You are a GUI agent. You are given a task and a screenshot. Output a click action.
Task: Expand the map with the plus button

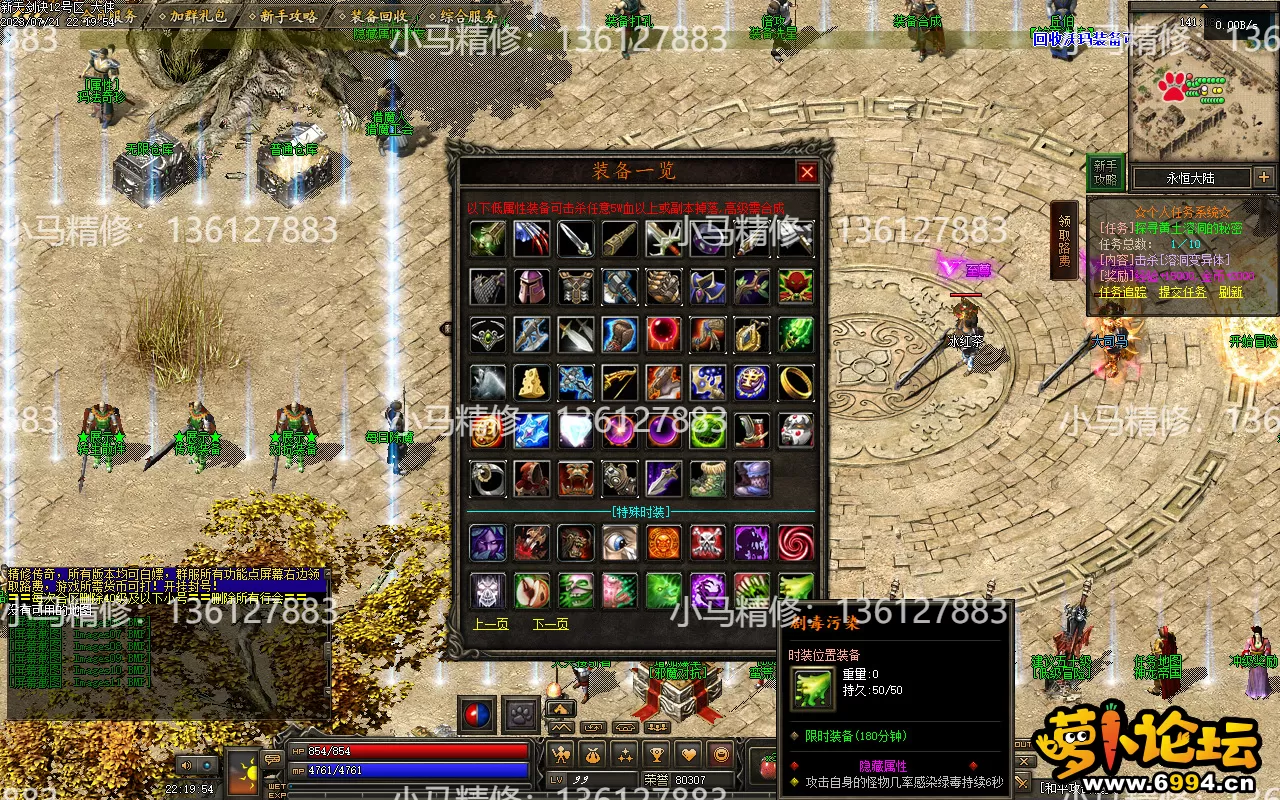coord(1264,178)
